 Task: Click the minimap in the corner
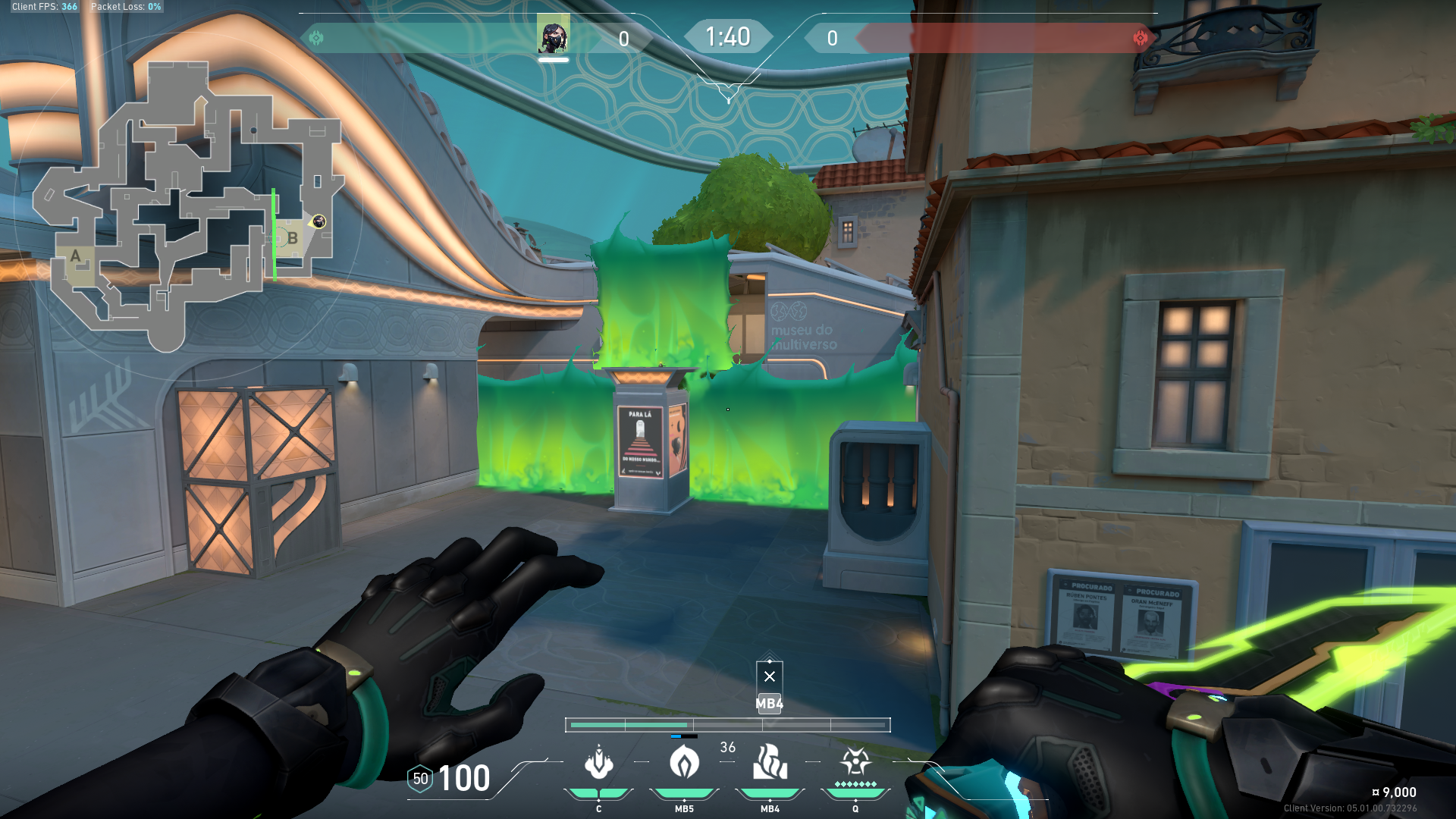coord(190,205)
